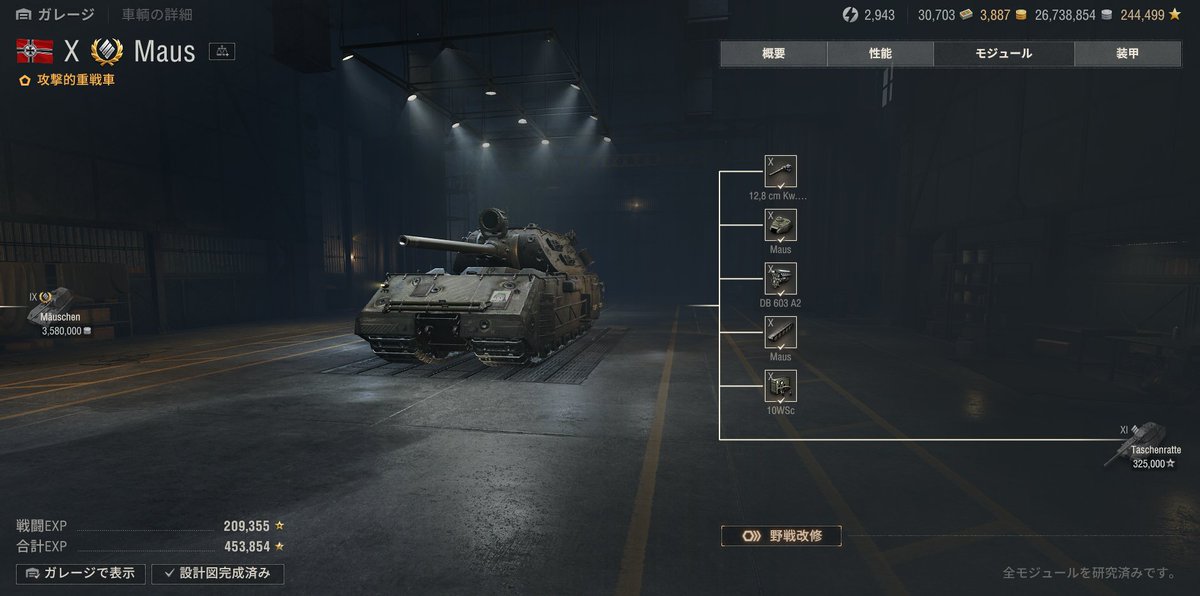
Task: Pick the Maus suspension tracks module
Action: coord(780,333)
